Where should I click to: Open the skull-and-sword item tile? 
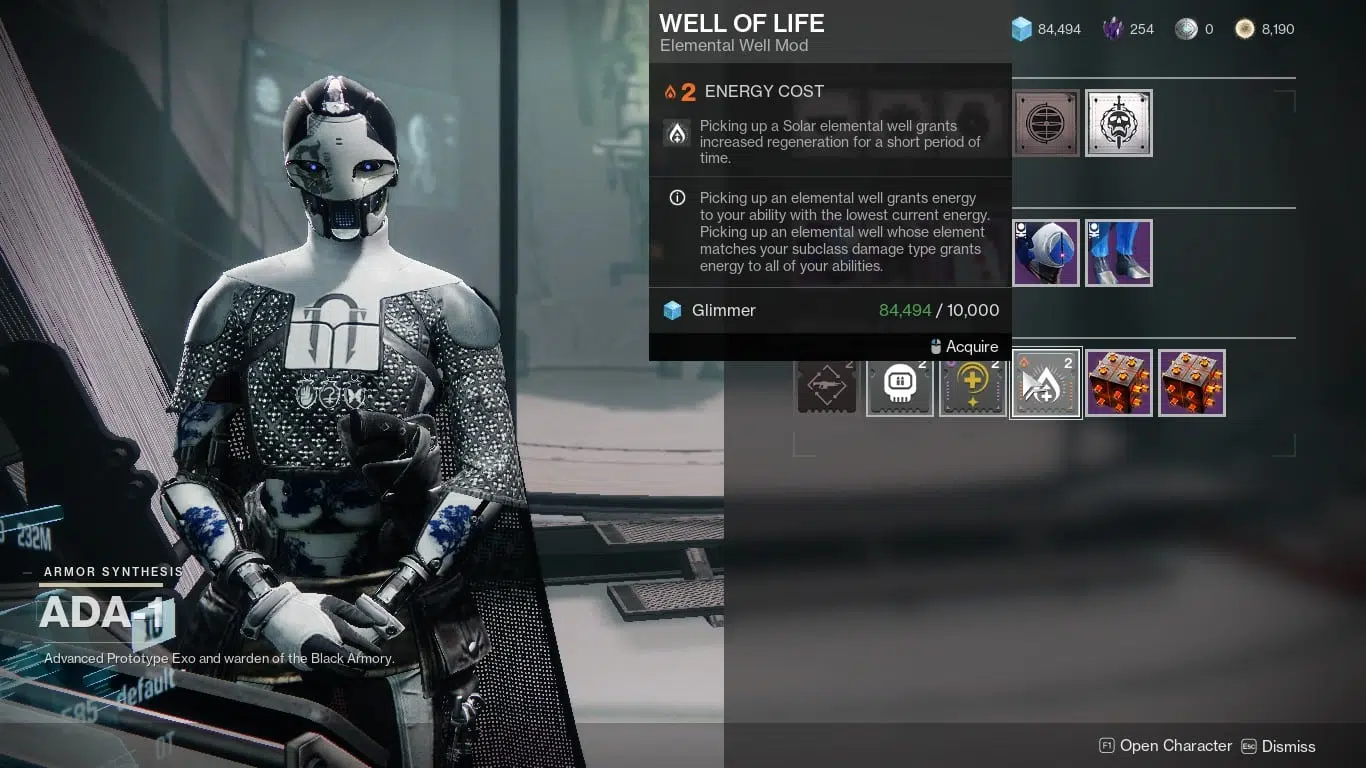click(1119, 123)
